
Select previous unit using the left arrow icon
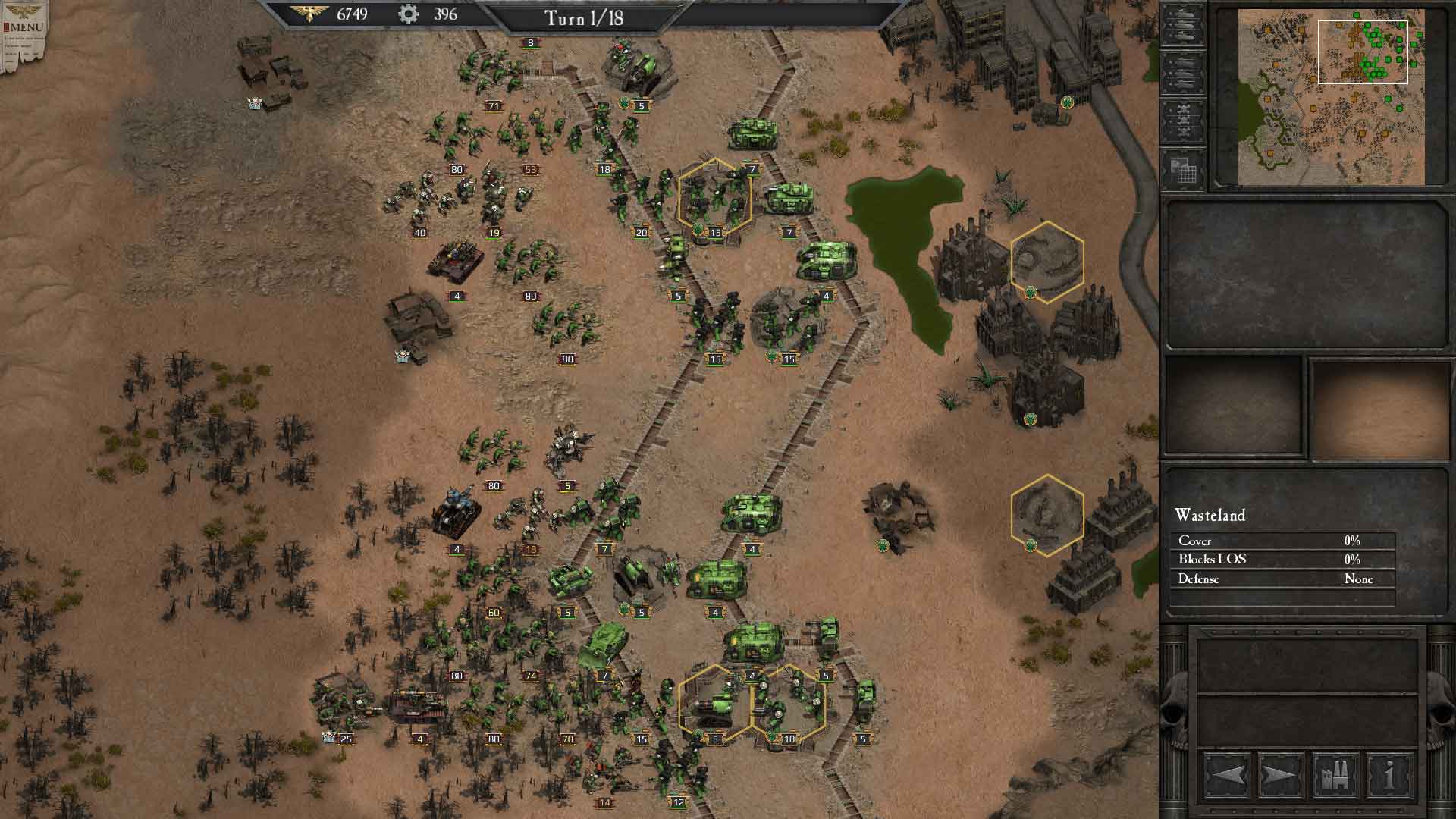click(1229, 774)
